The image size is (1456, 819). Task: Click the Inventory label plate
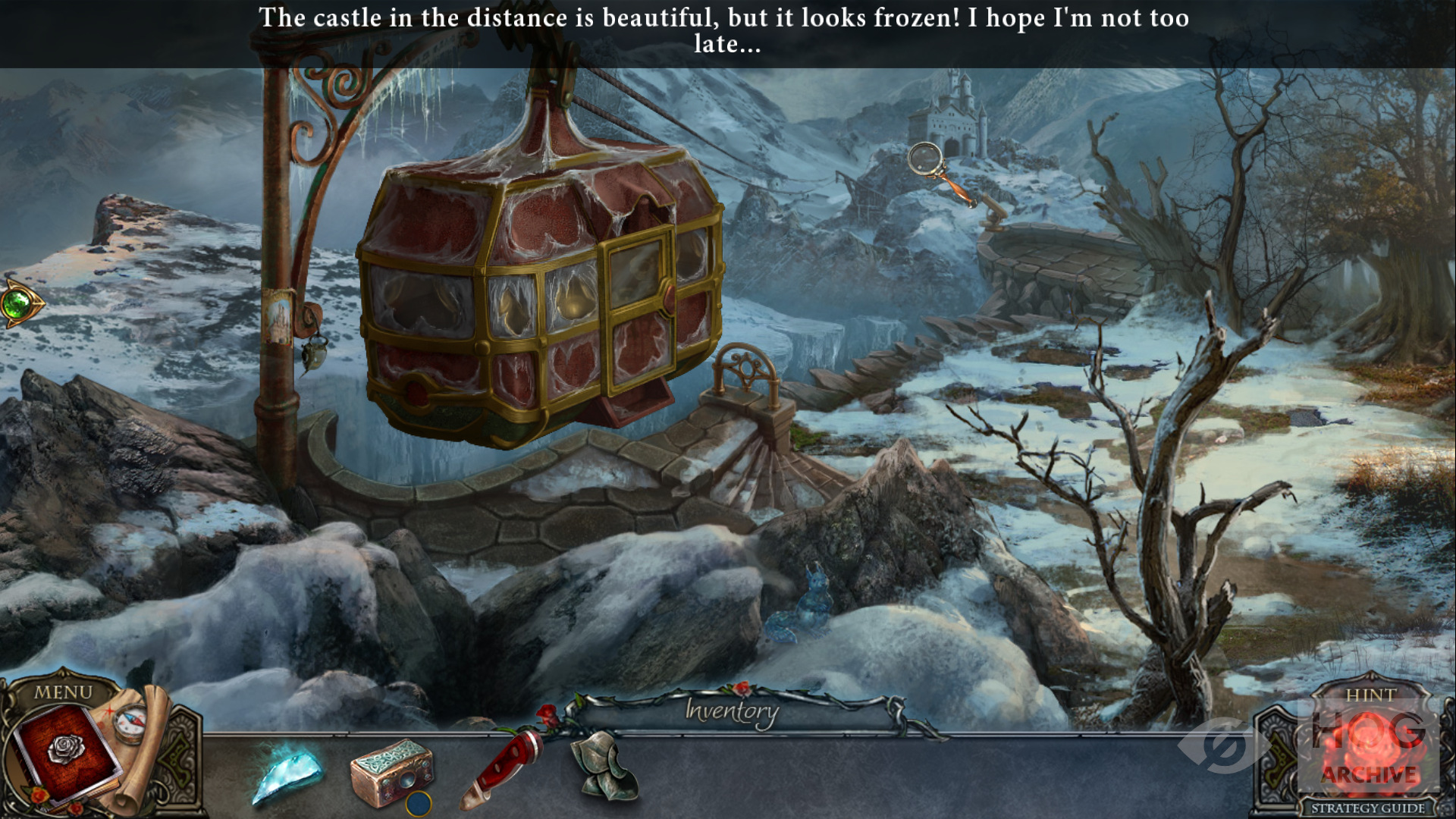[732, 711]
